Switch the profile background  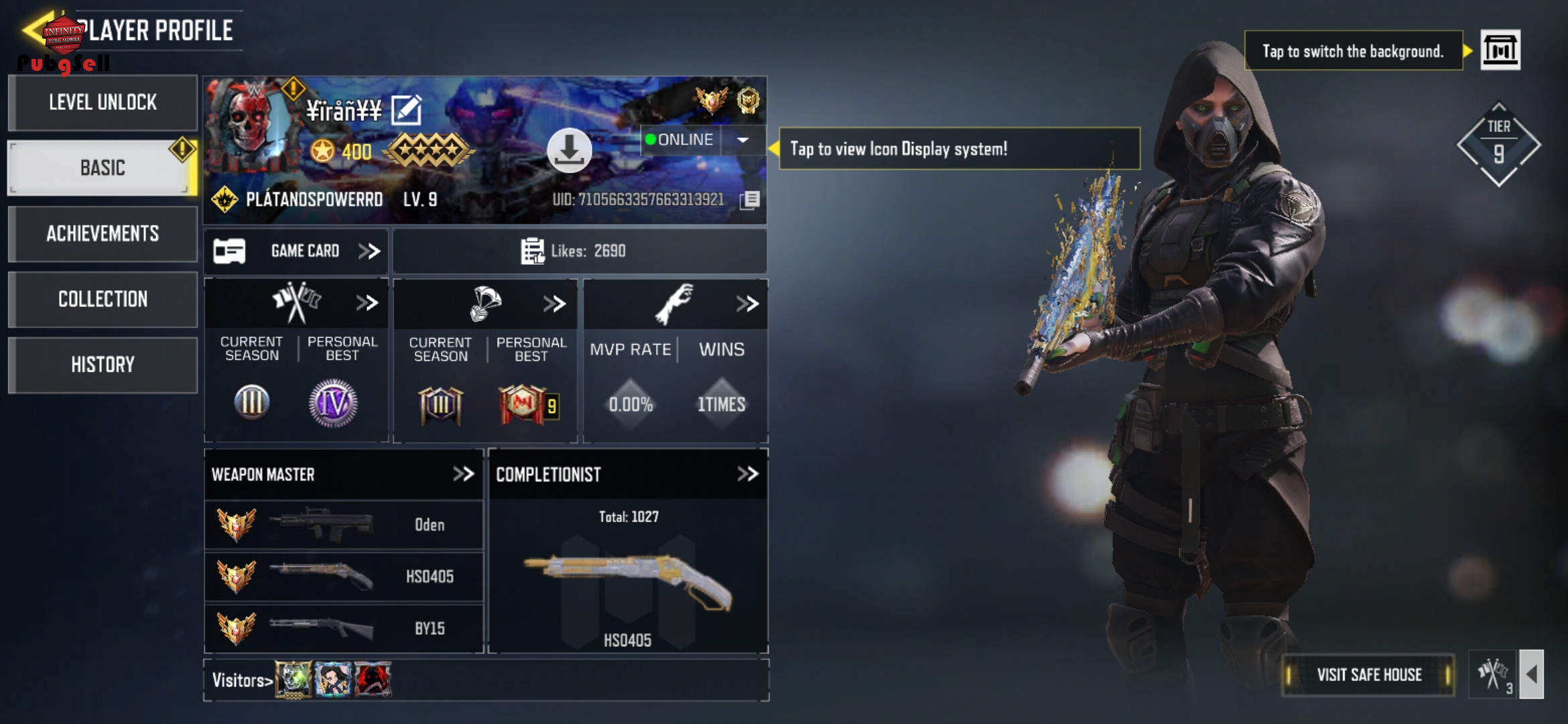tap(1500, 50)
